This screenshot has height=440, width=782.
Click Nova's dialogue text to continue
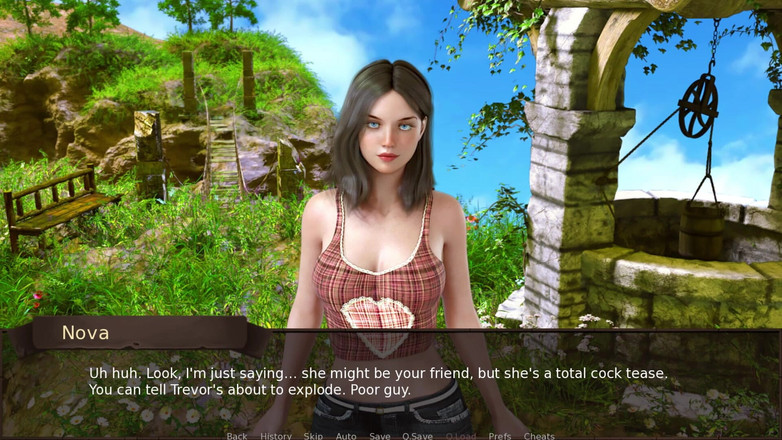click(378, 381)
